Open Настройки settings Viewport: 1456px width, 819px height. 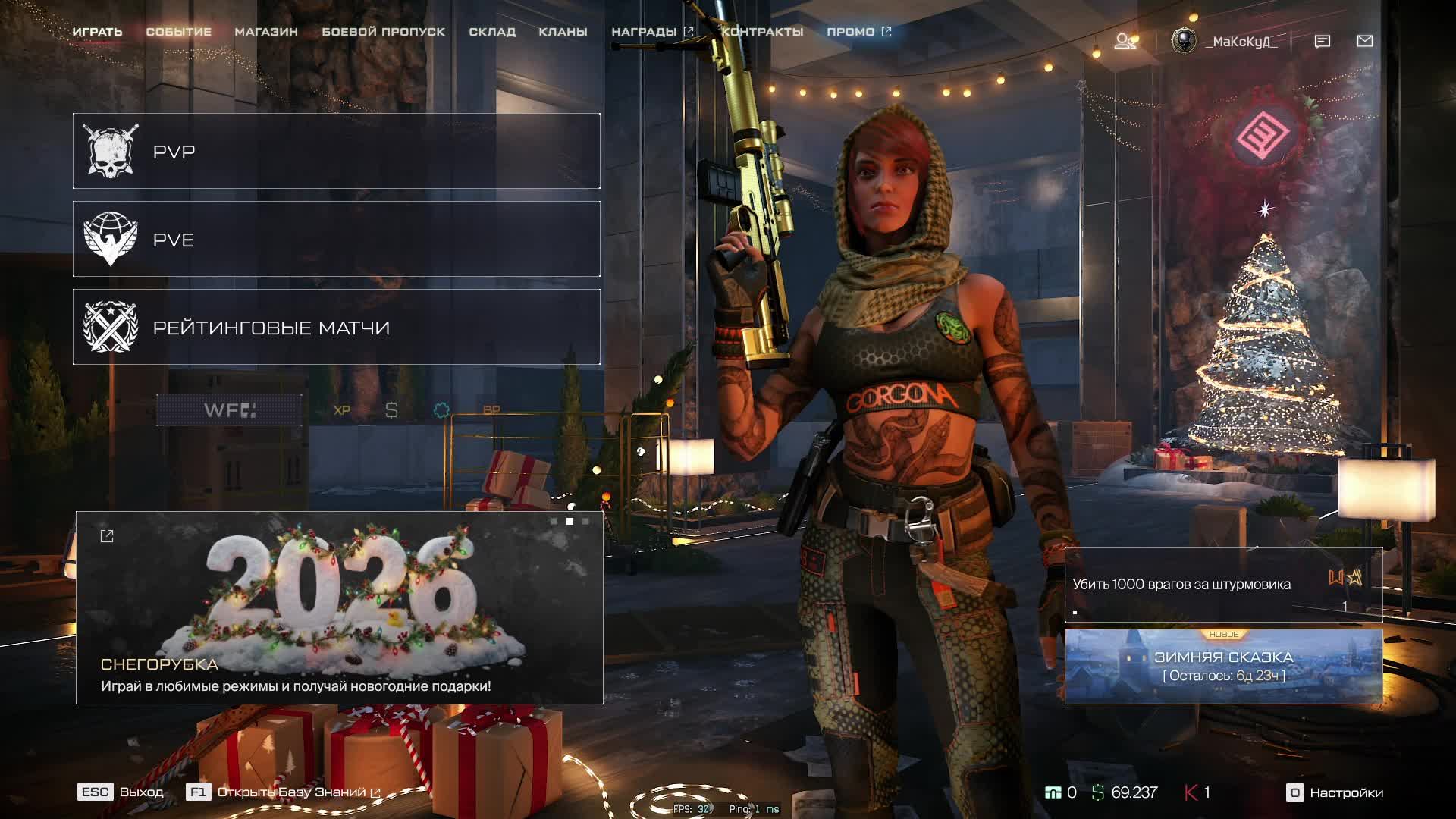click(1335, 792)
